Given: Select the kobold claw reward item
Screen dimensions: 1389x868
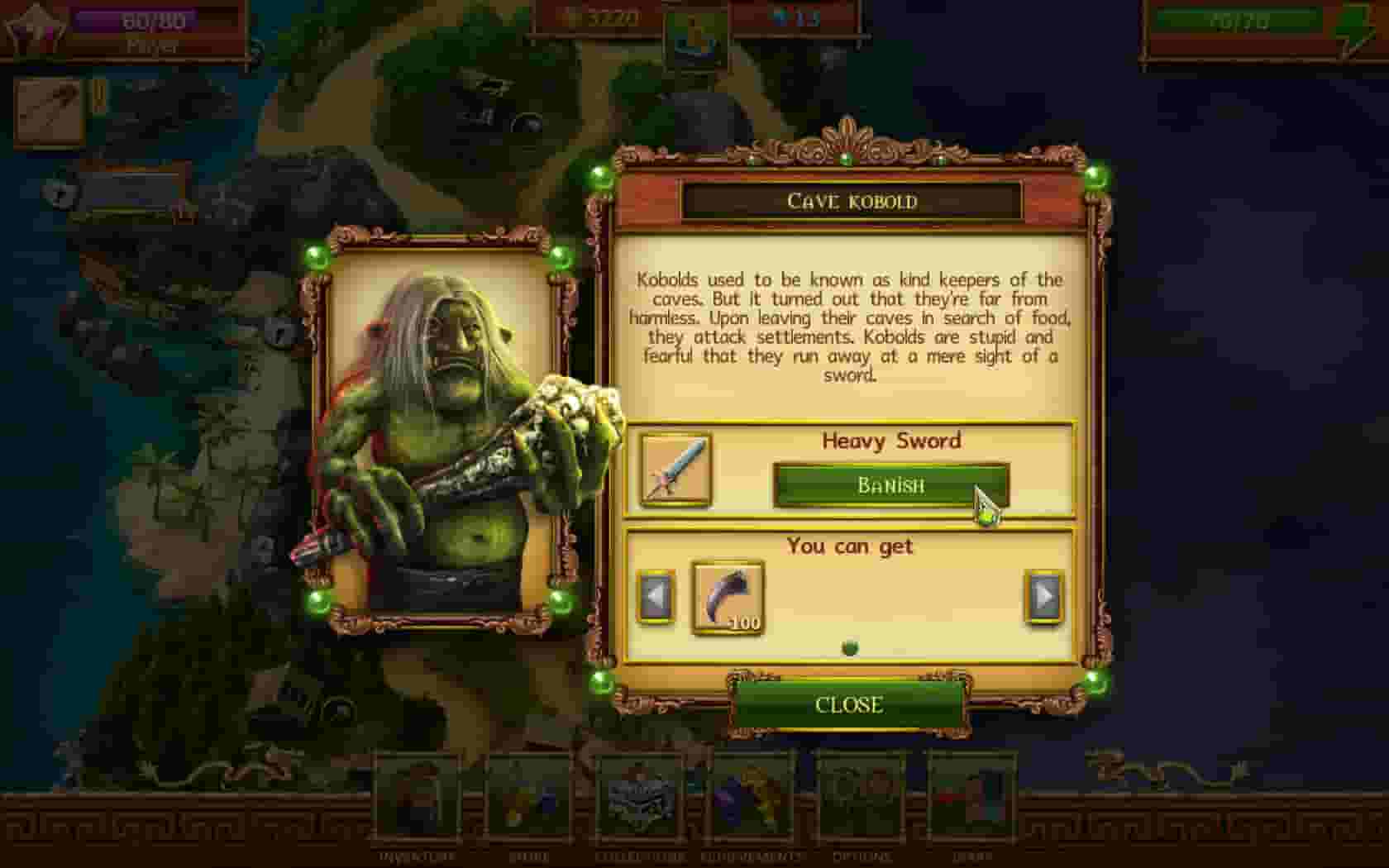Looking at the screenshot, I should (x=727, y=597).
